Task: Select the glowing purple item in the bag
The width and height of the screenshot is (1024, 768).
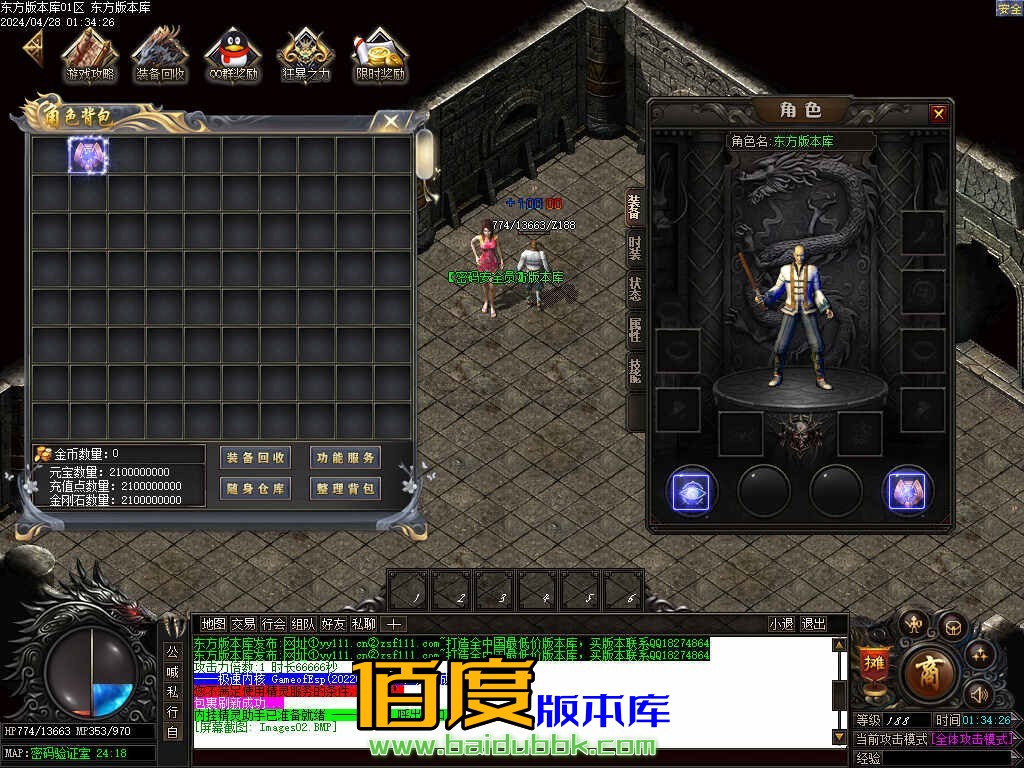Action: point(88,155)
